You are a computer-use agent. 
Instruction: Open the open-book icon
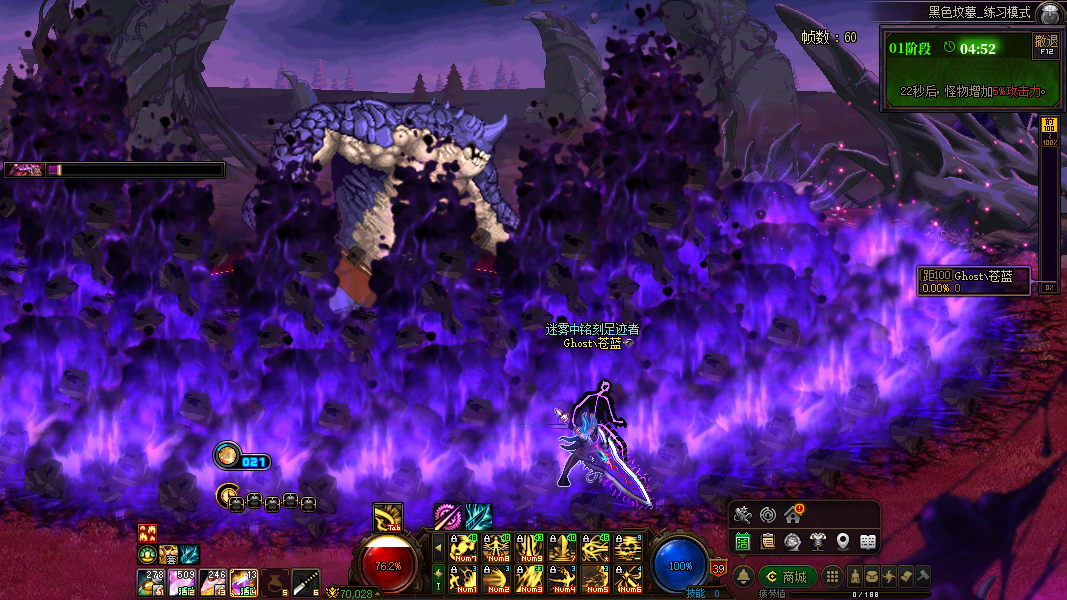867,541
